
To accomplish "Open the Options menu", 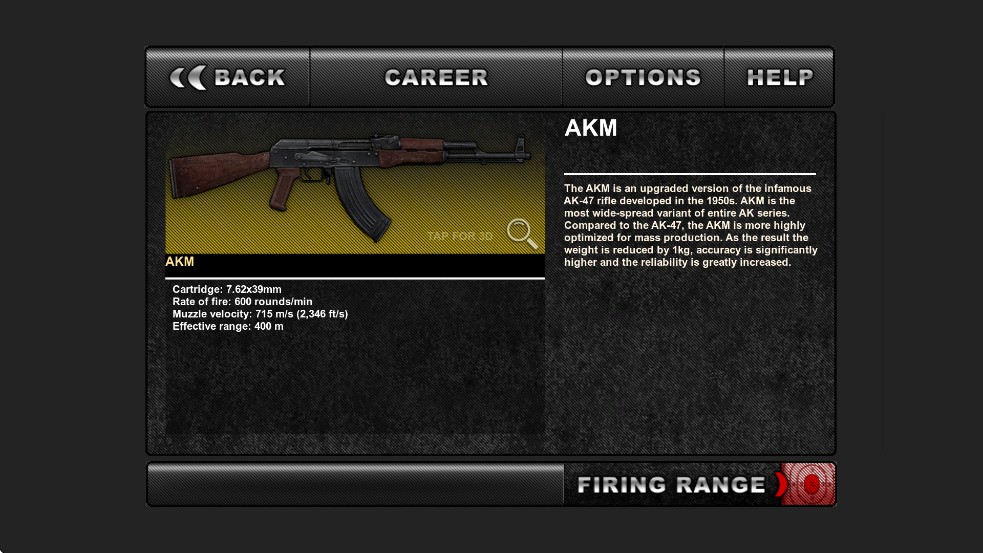I will coord(643,77).
